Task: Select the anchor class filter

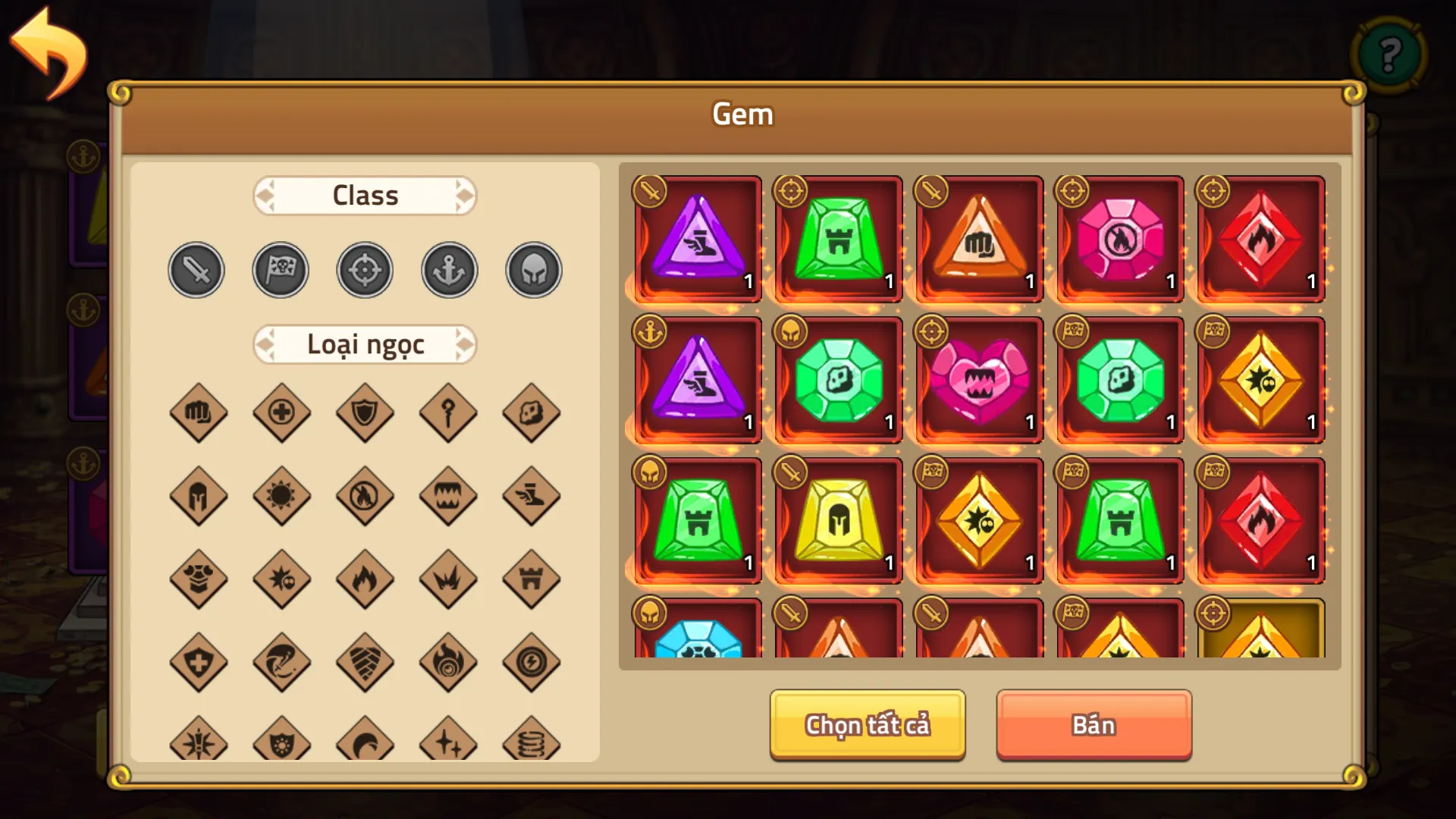Action: point(449,269)
